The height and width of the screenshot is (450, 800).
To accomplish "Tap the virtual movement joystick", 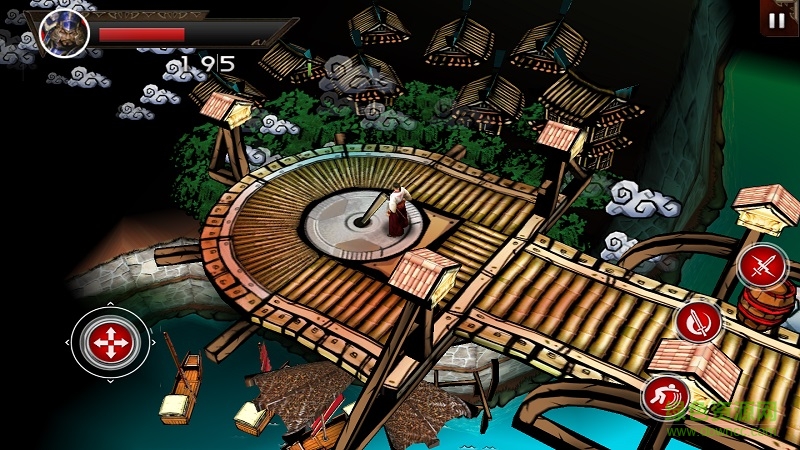I will (x=110, y=342).
